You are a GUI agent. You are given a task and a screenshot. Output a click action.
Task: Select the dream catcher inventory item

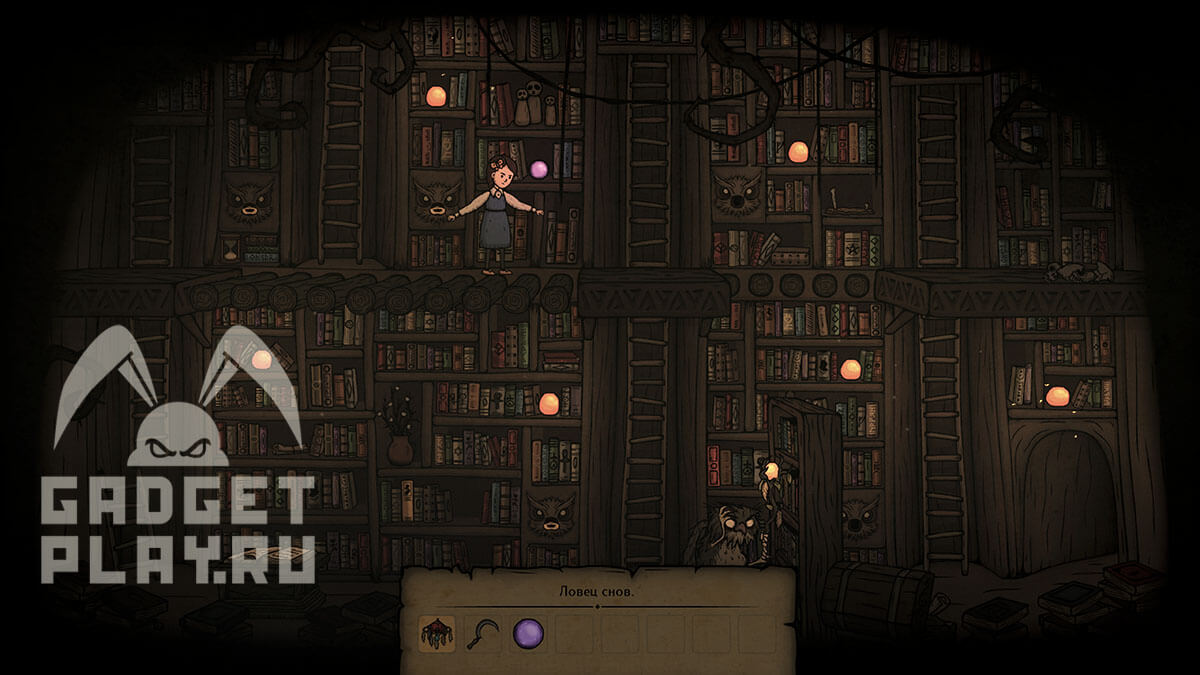(436, 633)
